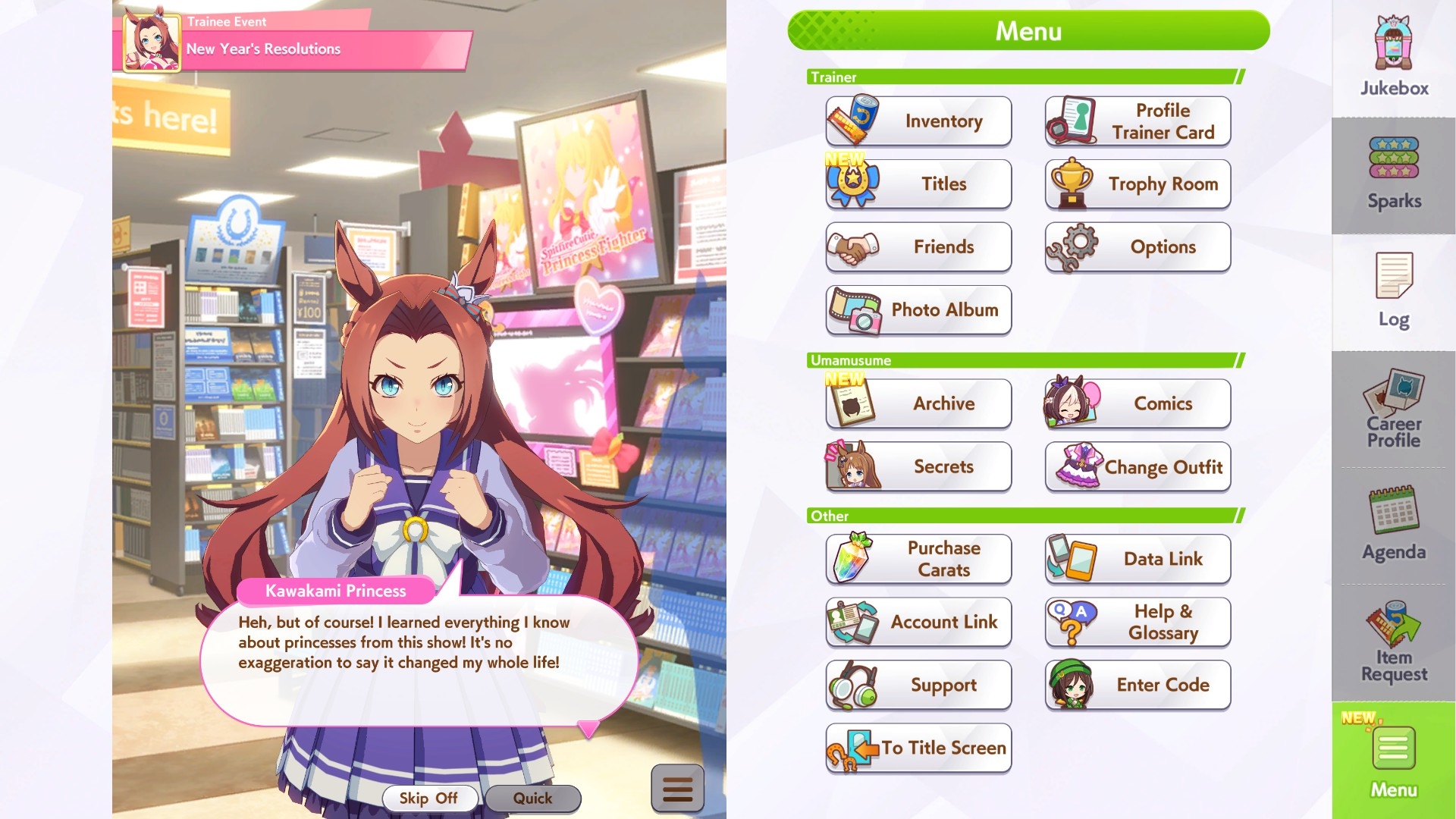
Task: Click the Enter Code button
Action: point(1137,685)
